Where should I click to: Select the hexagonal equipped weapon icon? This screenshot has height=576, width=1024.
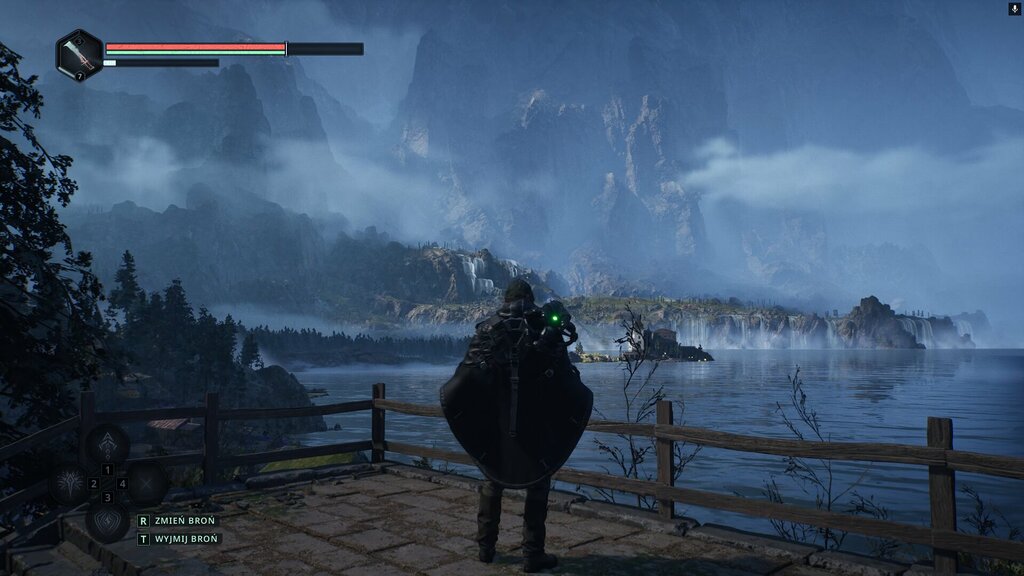79,54
